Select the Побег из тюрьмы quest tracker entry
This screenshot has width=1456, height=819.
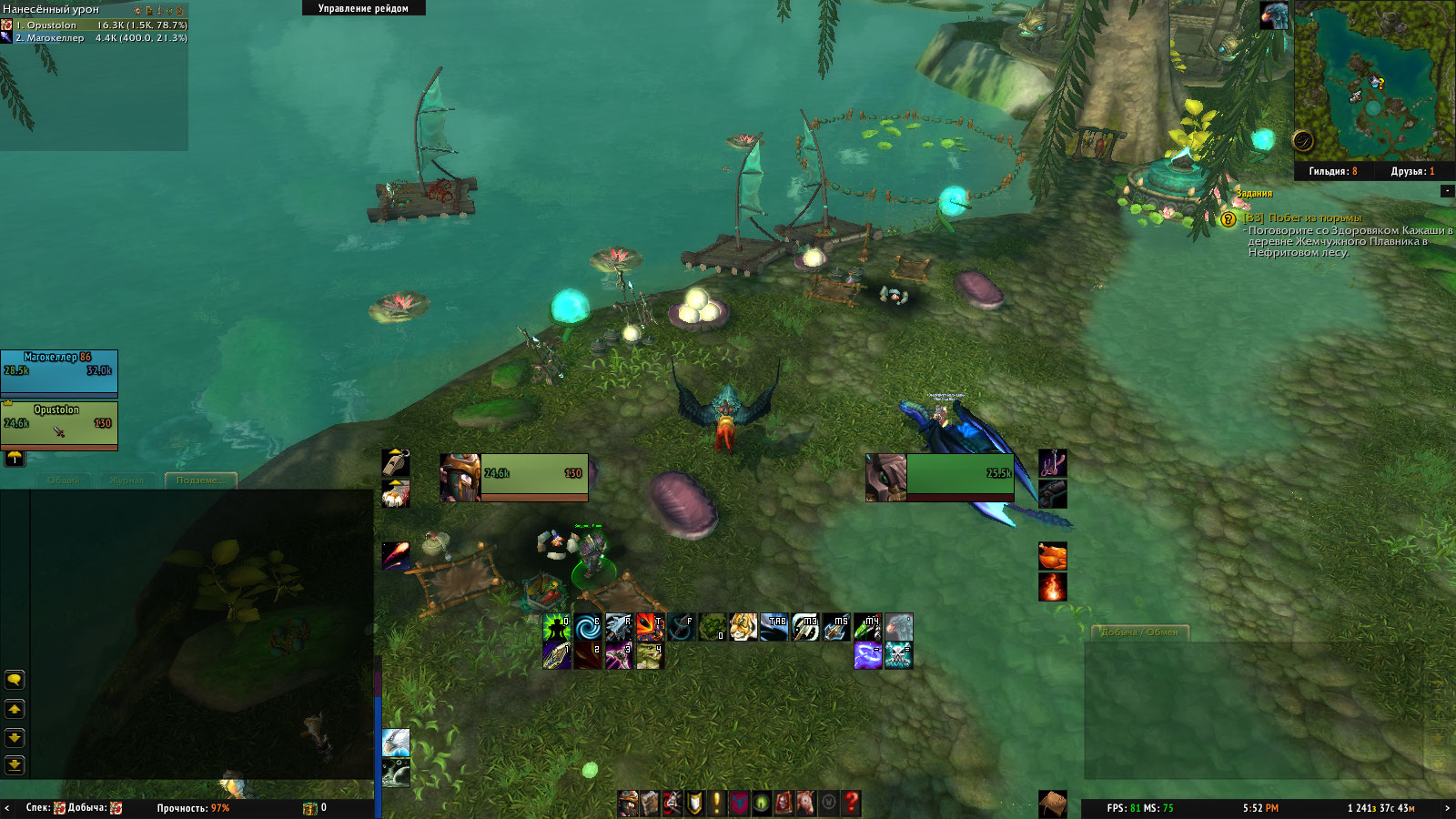1315,218
